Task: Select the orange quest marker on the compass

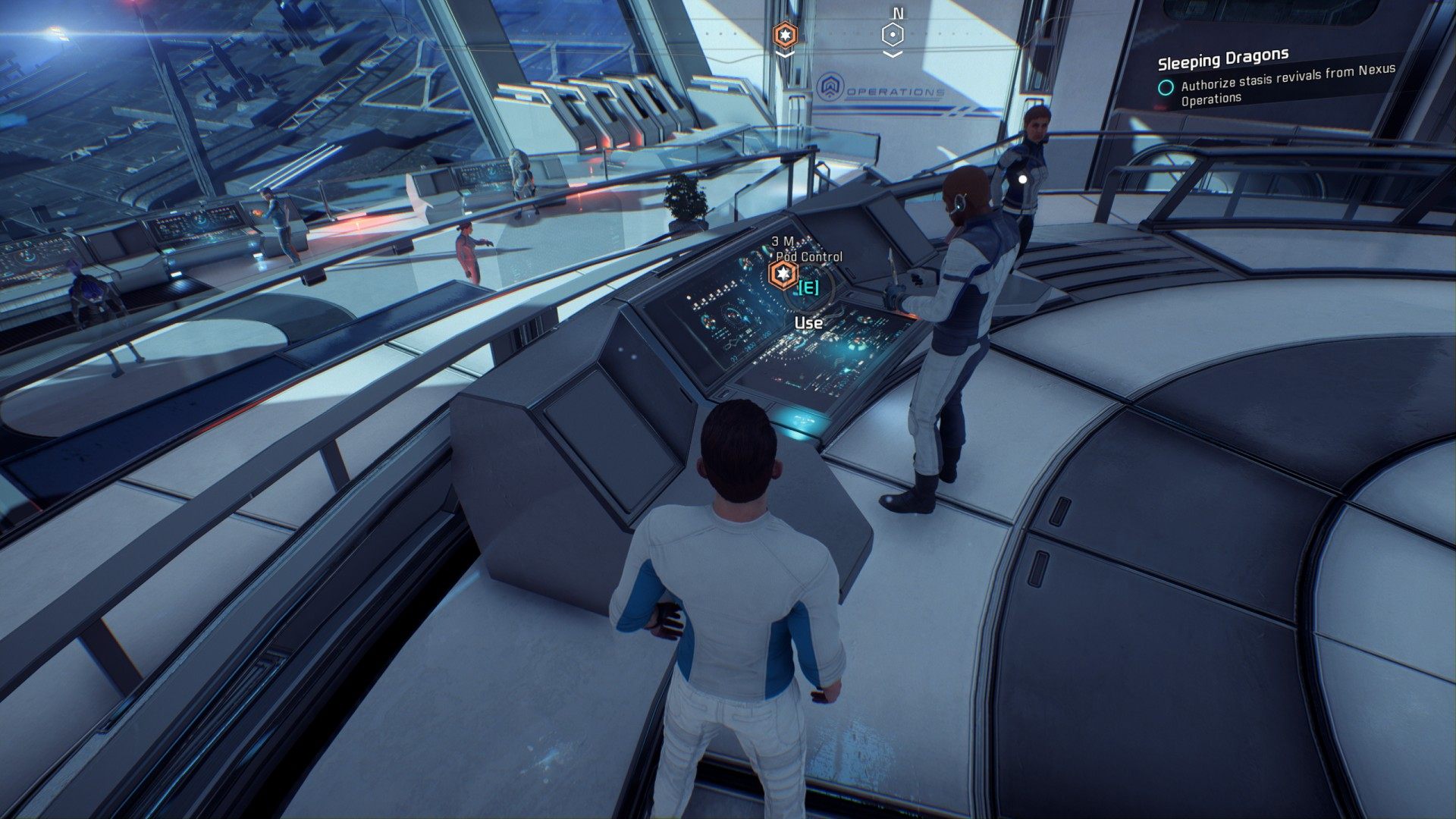Action: (785, 35)
